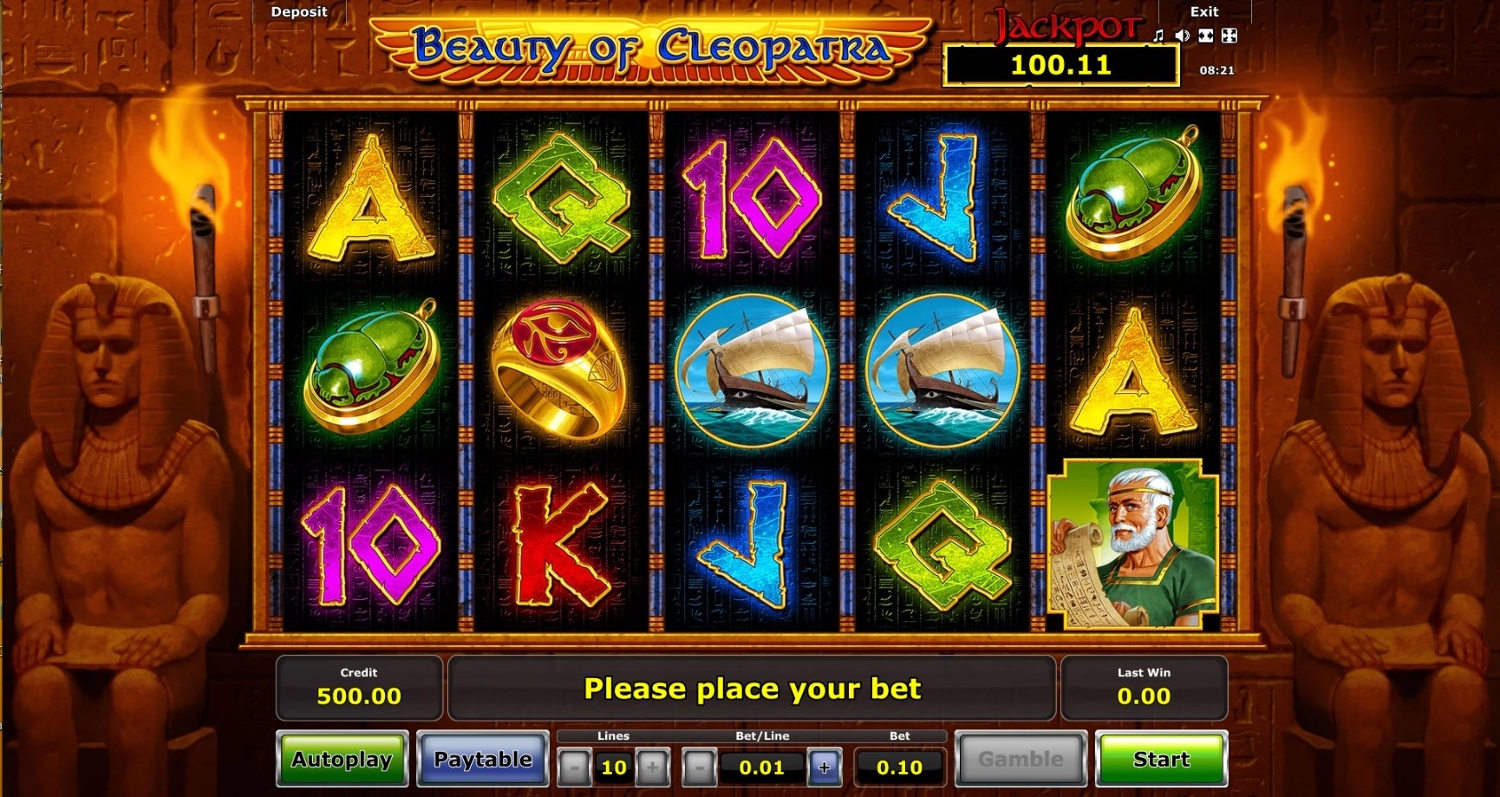
Task: Exit the game
Action: click(1204, 12)
